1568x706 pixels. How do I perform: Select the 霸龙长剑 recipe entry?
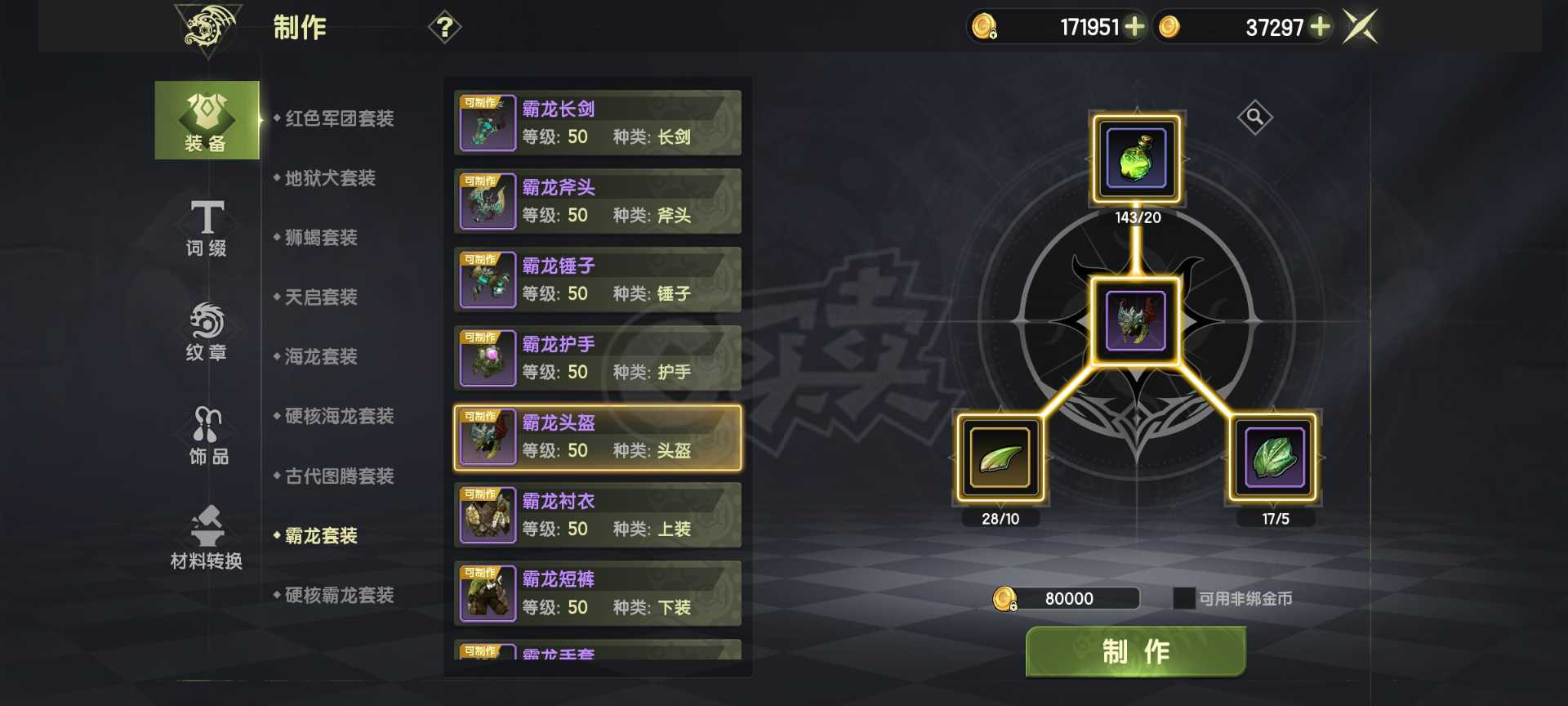pyautogui.click(x=597, y=123)
